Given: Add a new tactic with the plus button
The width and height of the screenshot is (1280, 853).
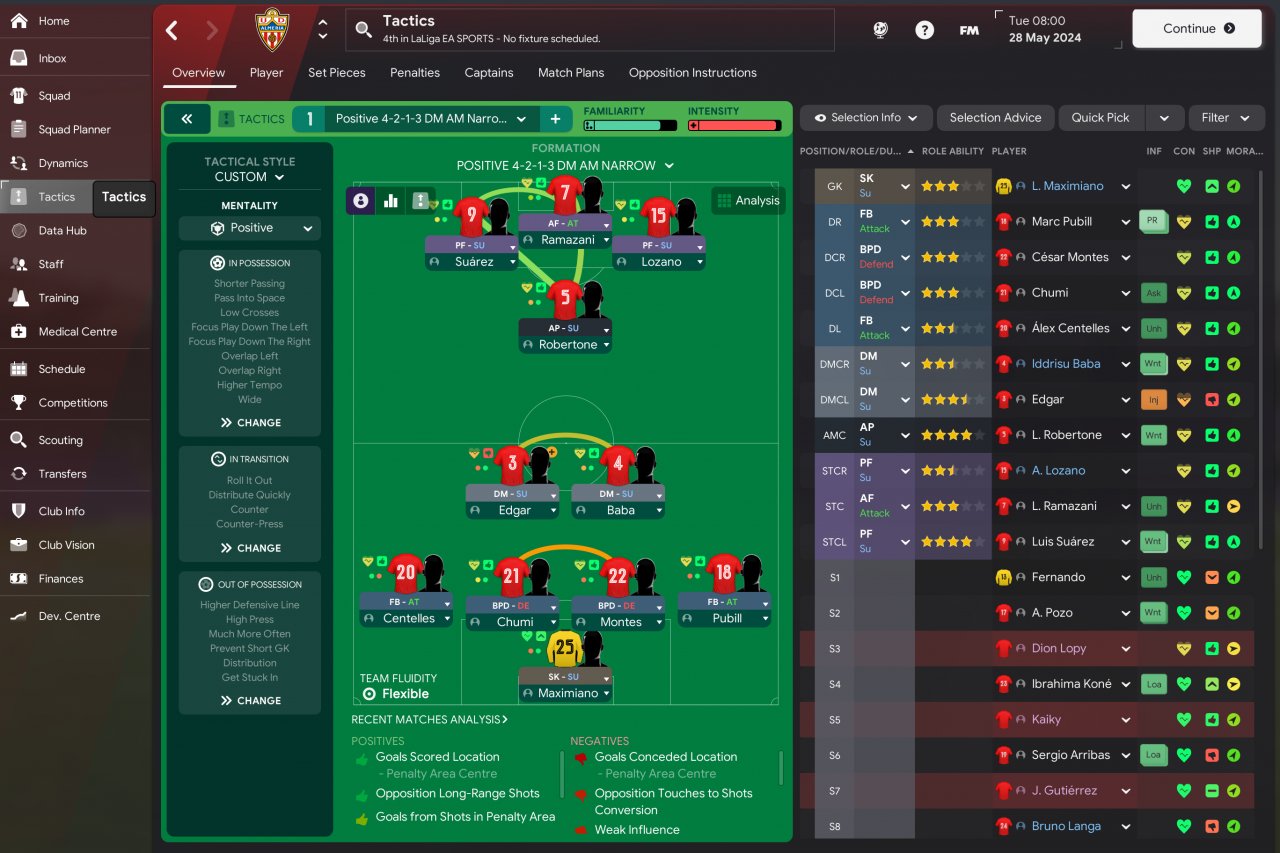Looking at the screenshot, I should point(555,119).
